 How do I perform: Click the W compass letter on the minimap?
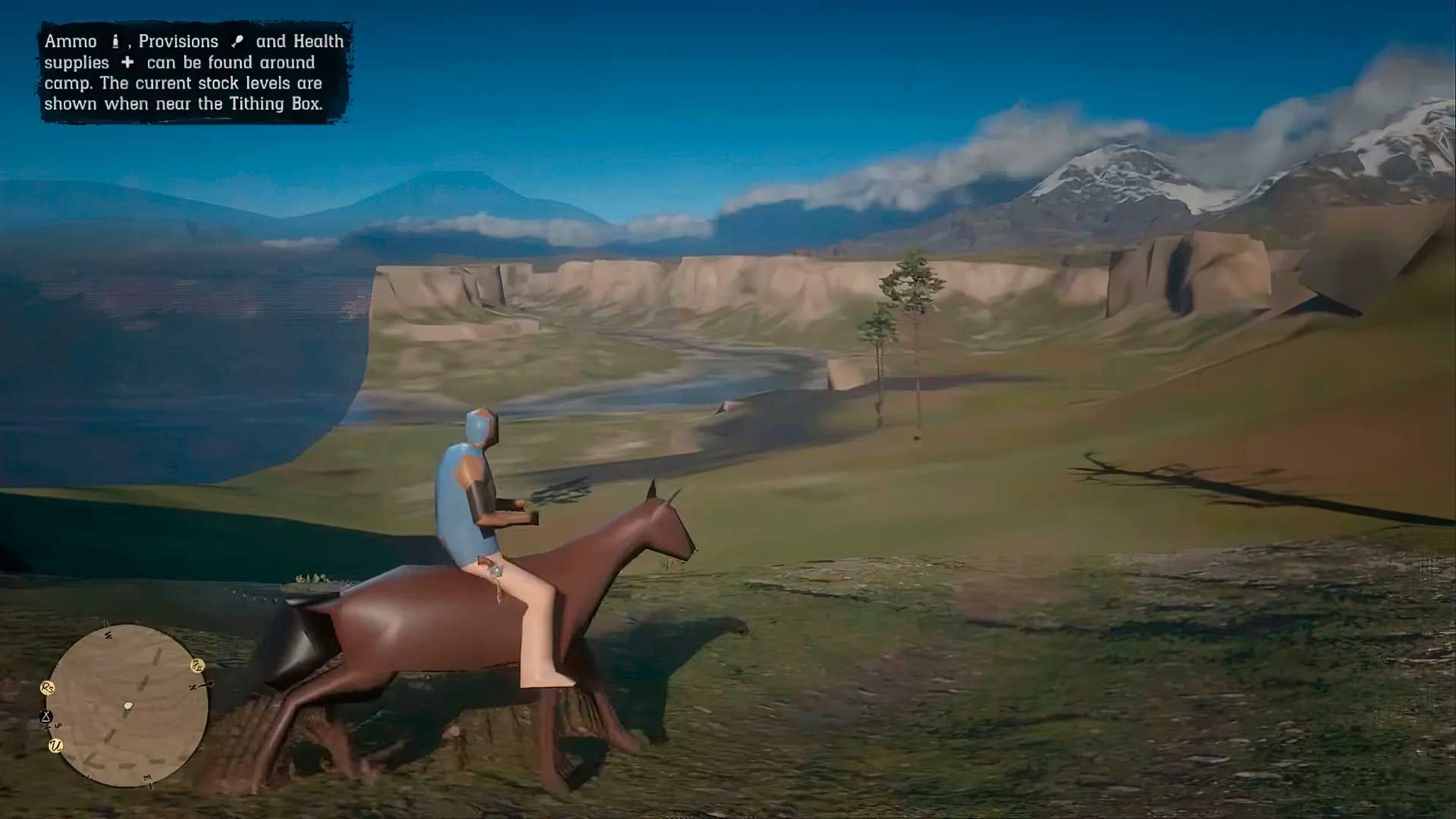click(108, 635)
